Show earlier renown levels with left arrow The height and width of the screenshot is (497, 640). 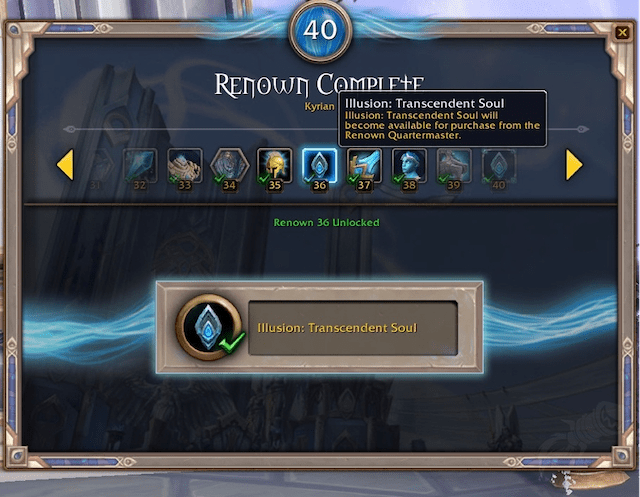(x=65, y=165)
